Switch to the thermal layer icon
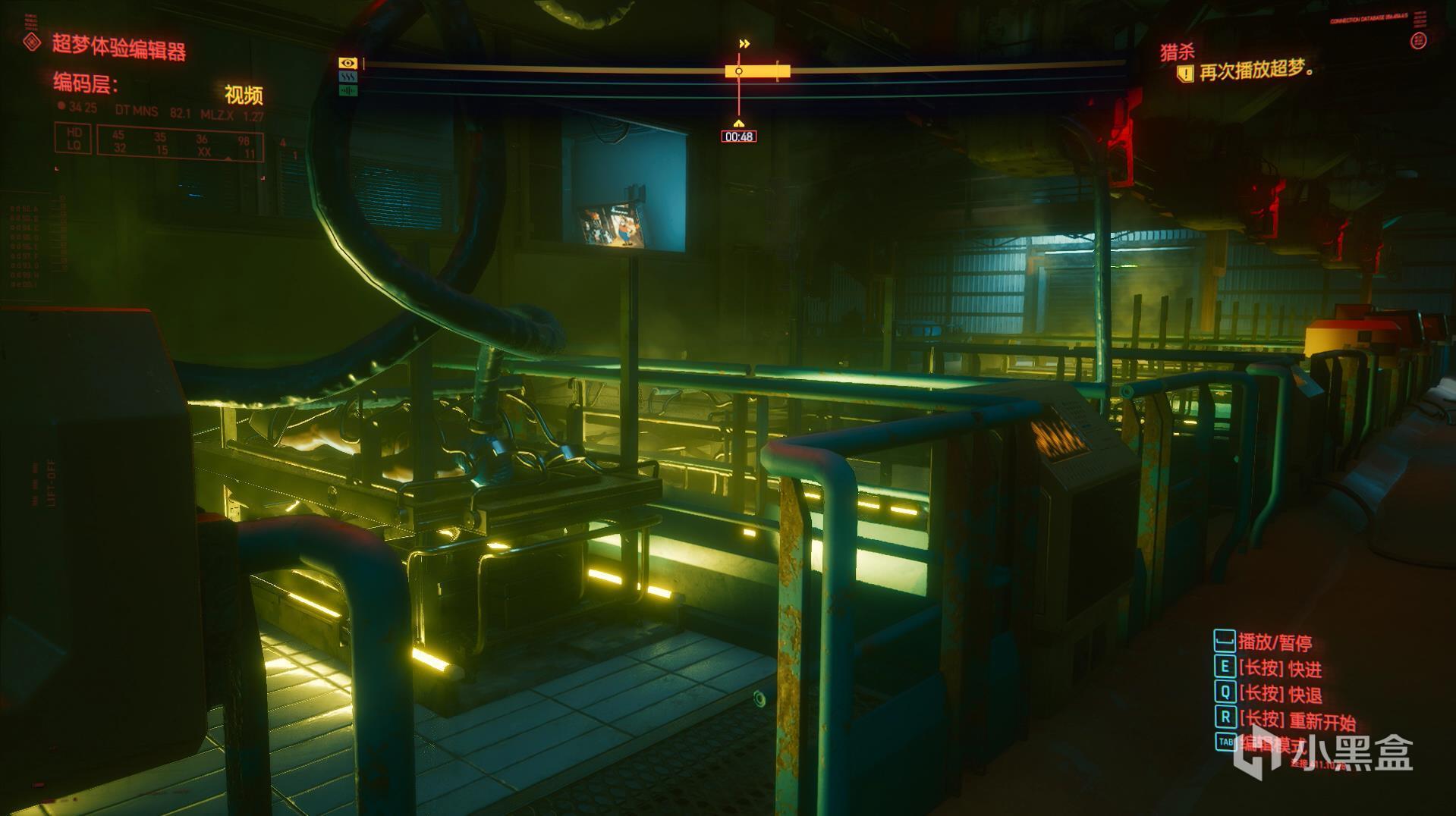Screen dimensions: 1456x816 347,77
